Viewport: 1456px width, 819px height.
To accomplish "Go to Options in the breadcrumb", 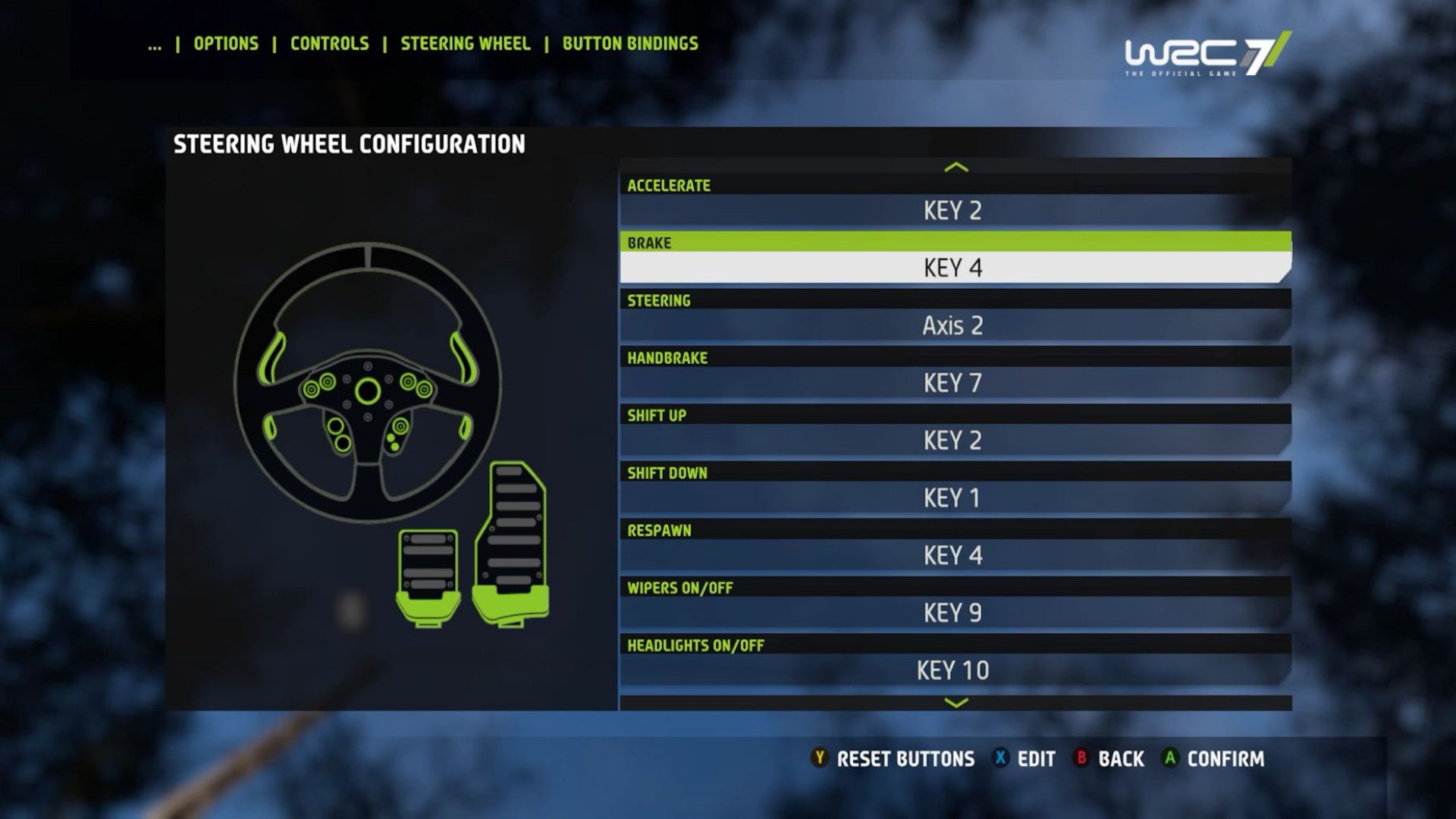I will tap(226, 44).
